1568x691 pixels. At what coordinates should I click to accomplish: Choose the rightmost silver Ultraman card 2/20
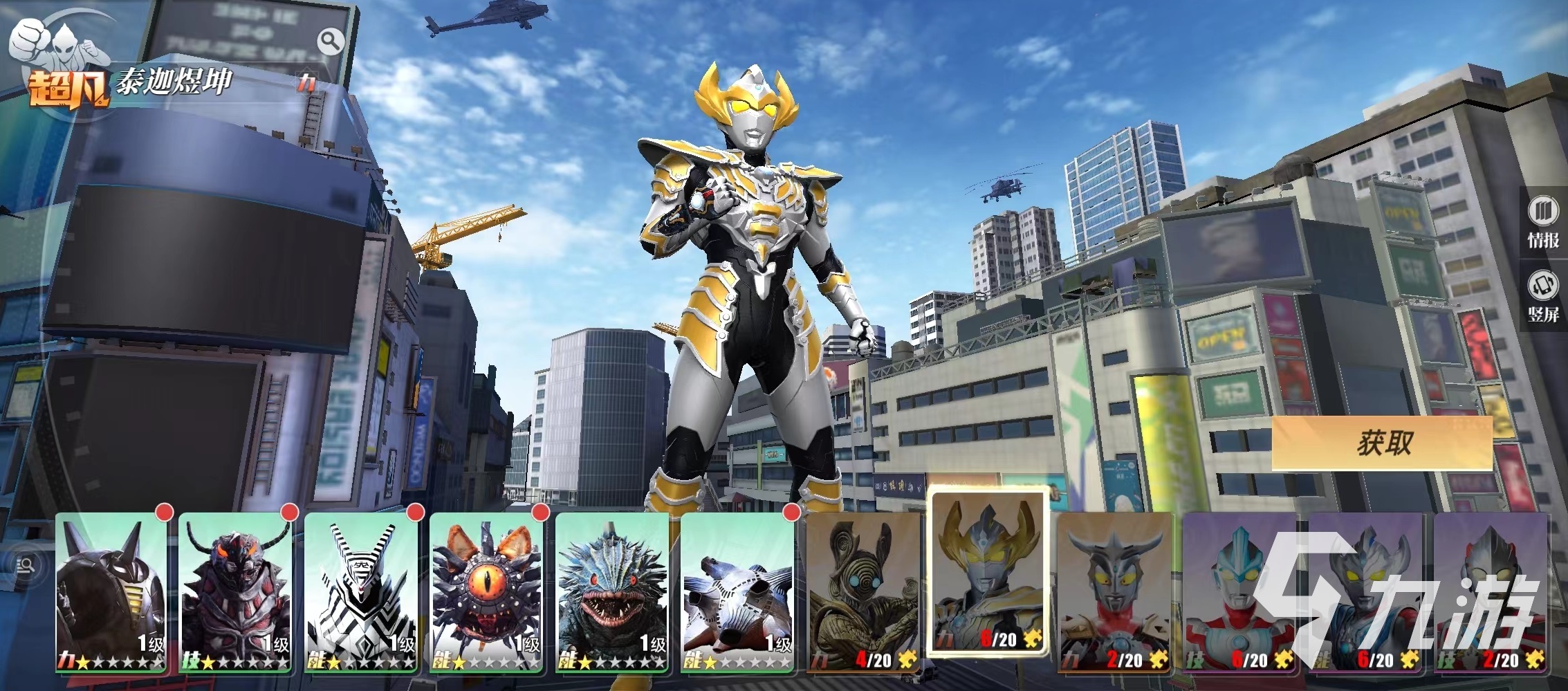pos(1491,593)
